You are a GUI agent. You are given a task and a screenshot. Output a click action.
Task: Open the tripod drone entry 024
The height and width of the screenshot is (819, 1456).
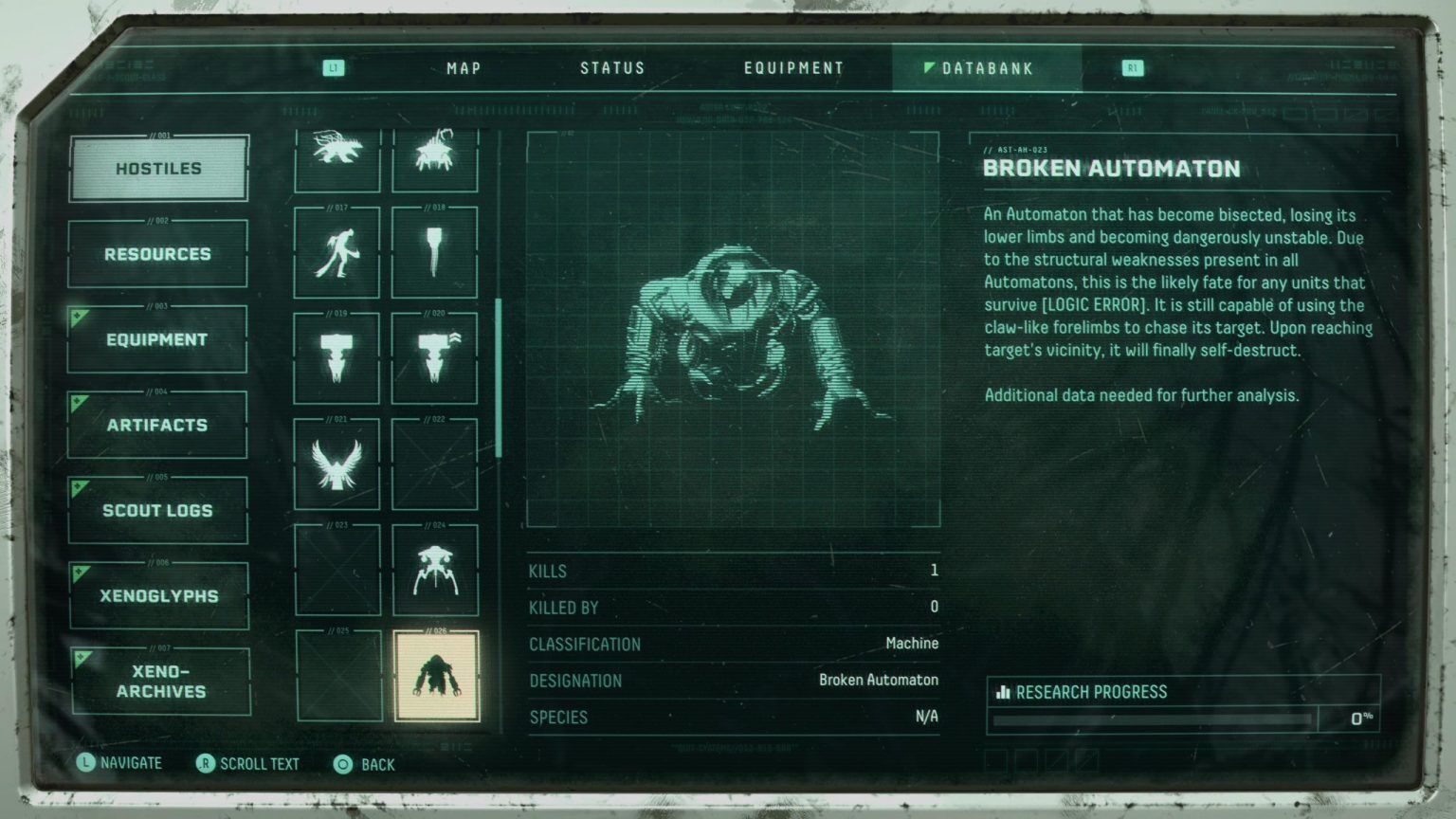(x=435, y=570)
